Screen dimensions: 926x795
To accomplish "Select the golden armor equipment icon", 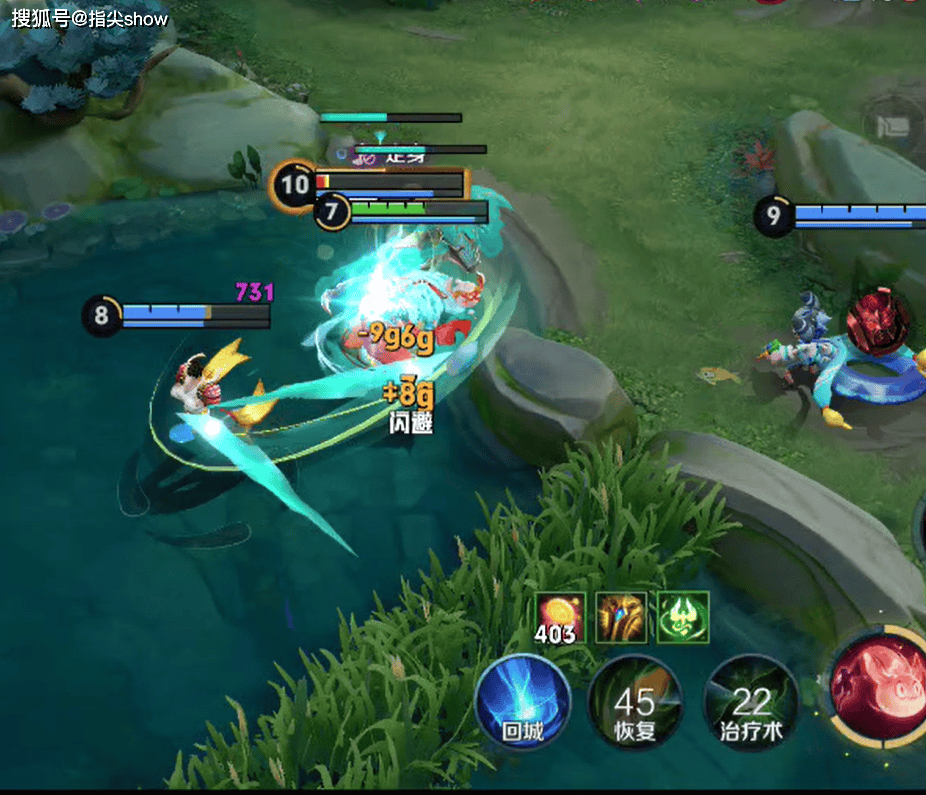I will pyautogui.click(x=622, y=617).
